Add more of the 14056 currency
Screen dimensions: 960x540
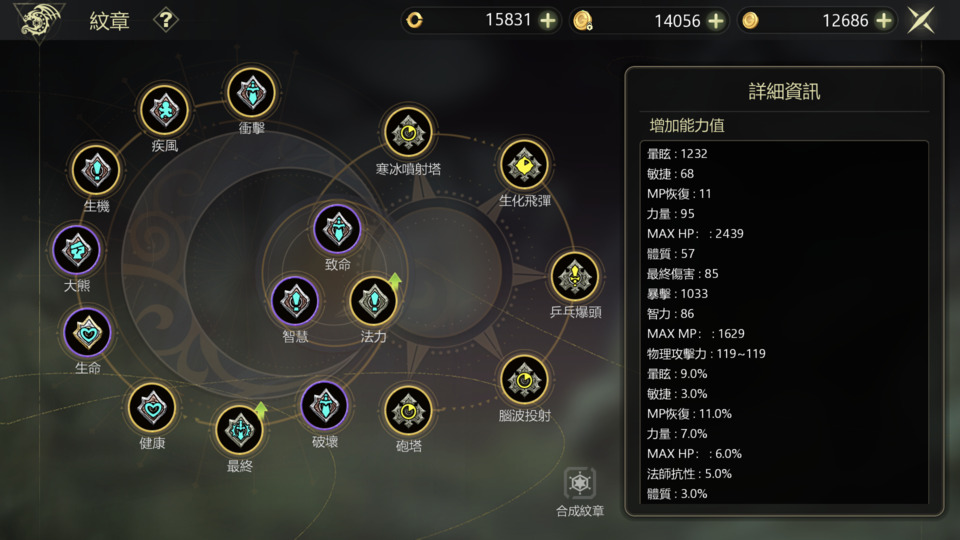coord(716,20)
